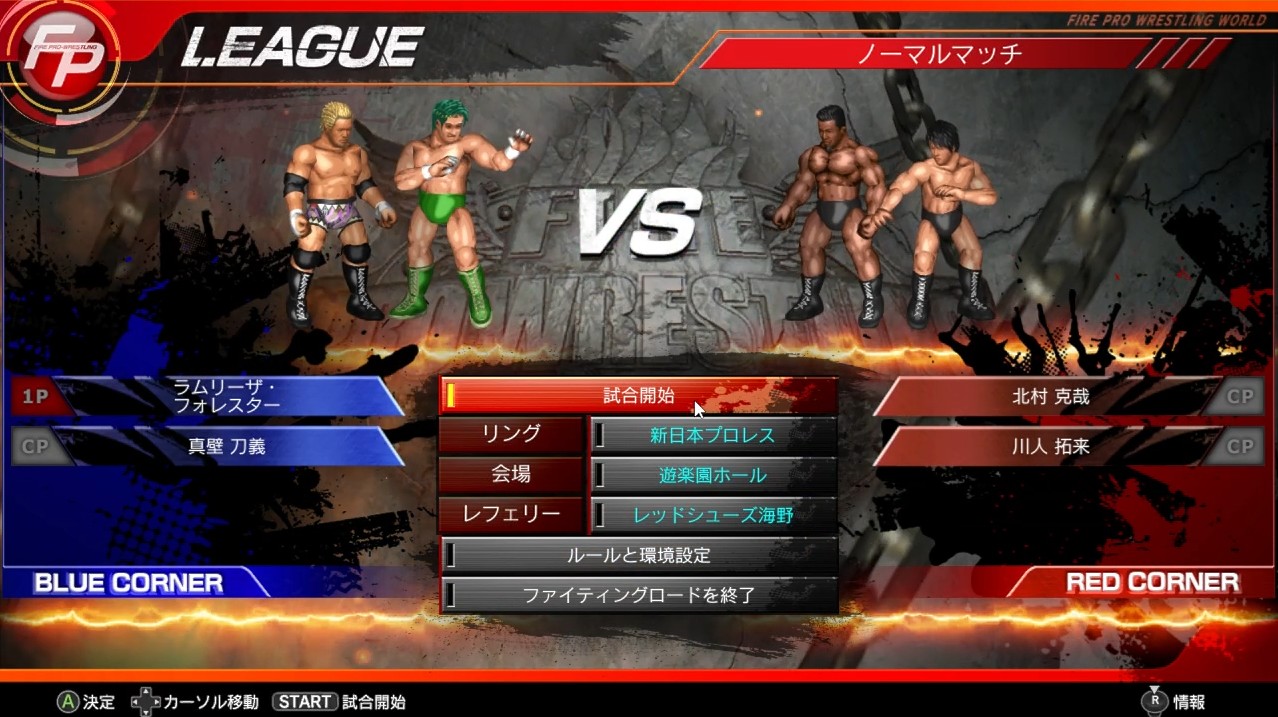Select red corner wrestler 北村 克哉
The image size is (1278, 717).
tap(1050, 397)
